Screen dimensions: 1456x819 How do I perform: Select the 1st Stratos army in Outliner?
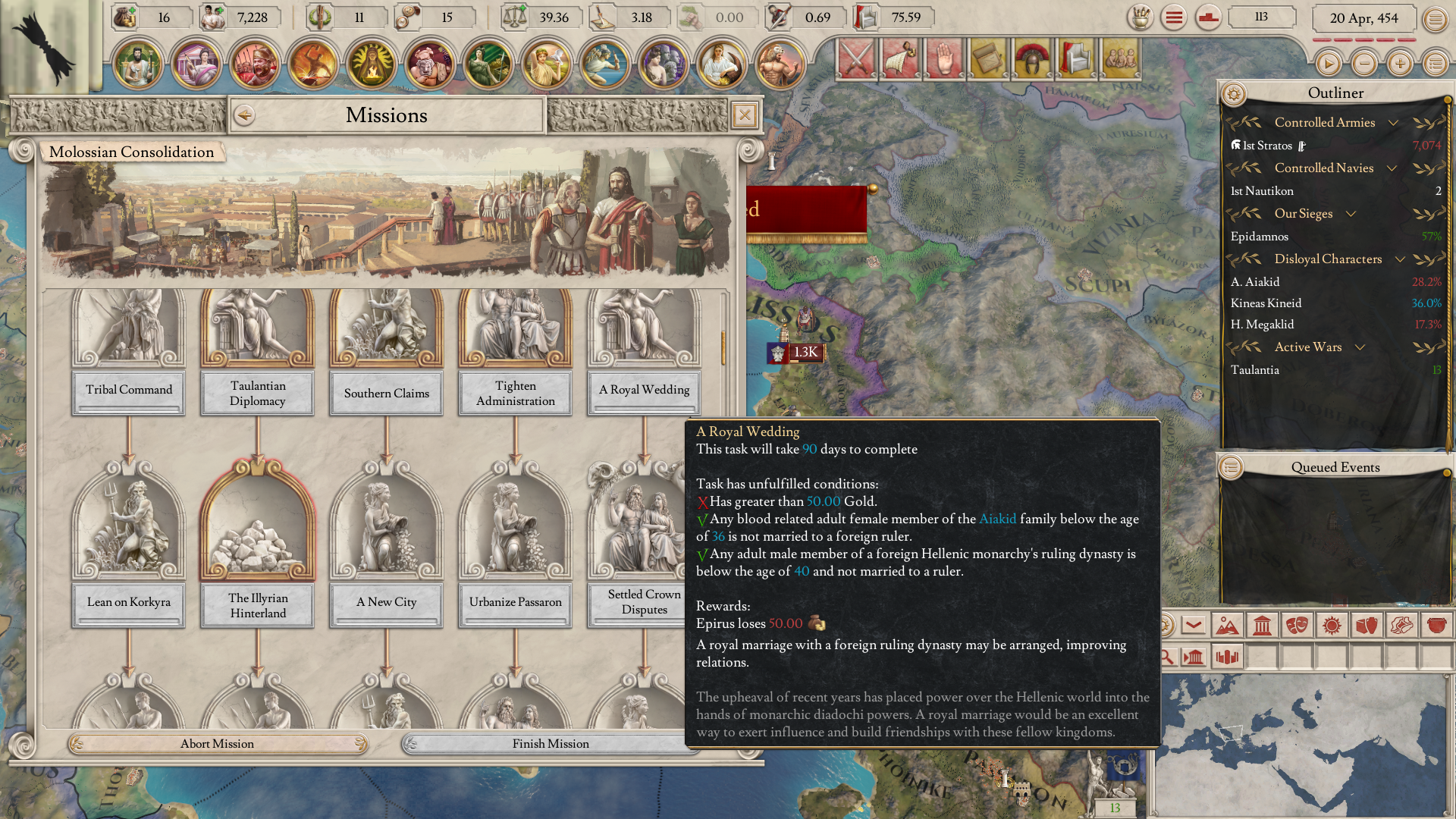tap(1267, 146)
